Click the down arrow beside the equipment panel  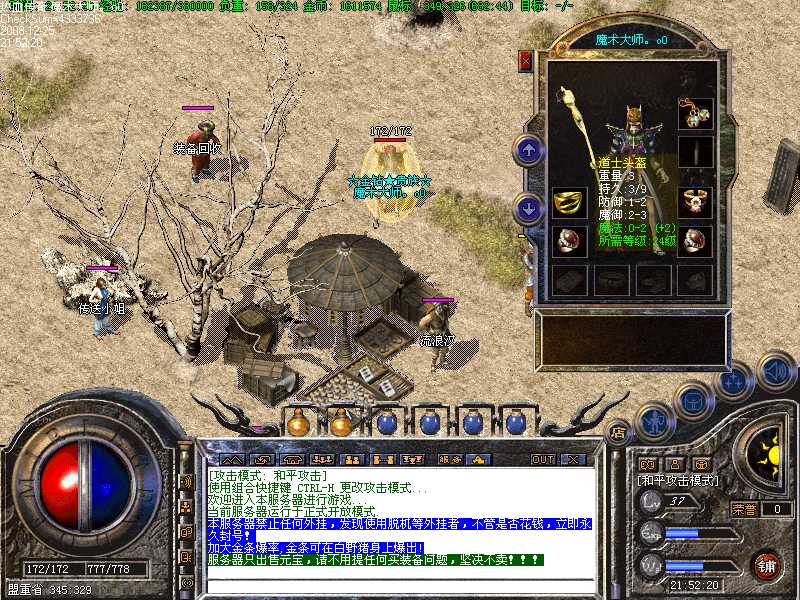(528, 209)
